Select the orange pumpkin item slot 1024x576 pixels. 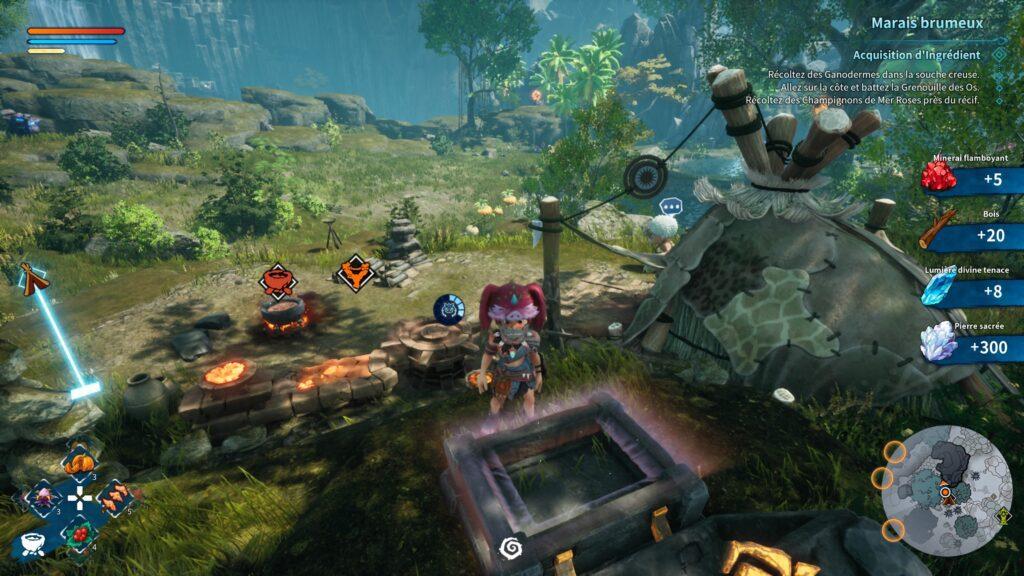pos(78,462)
